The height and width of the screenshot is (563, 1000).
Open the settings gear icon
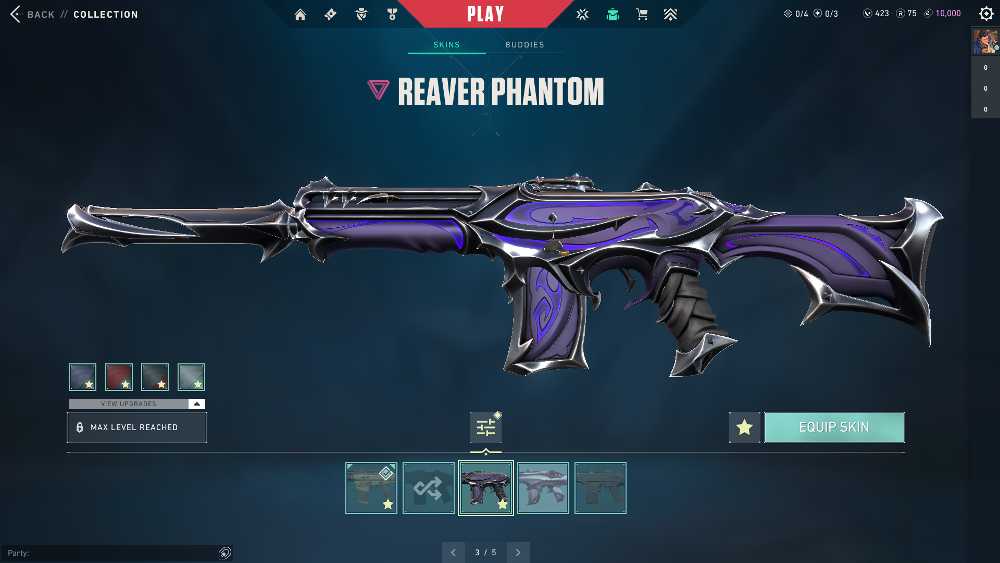coord(986,14)
